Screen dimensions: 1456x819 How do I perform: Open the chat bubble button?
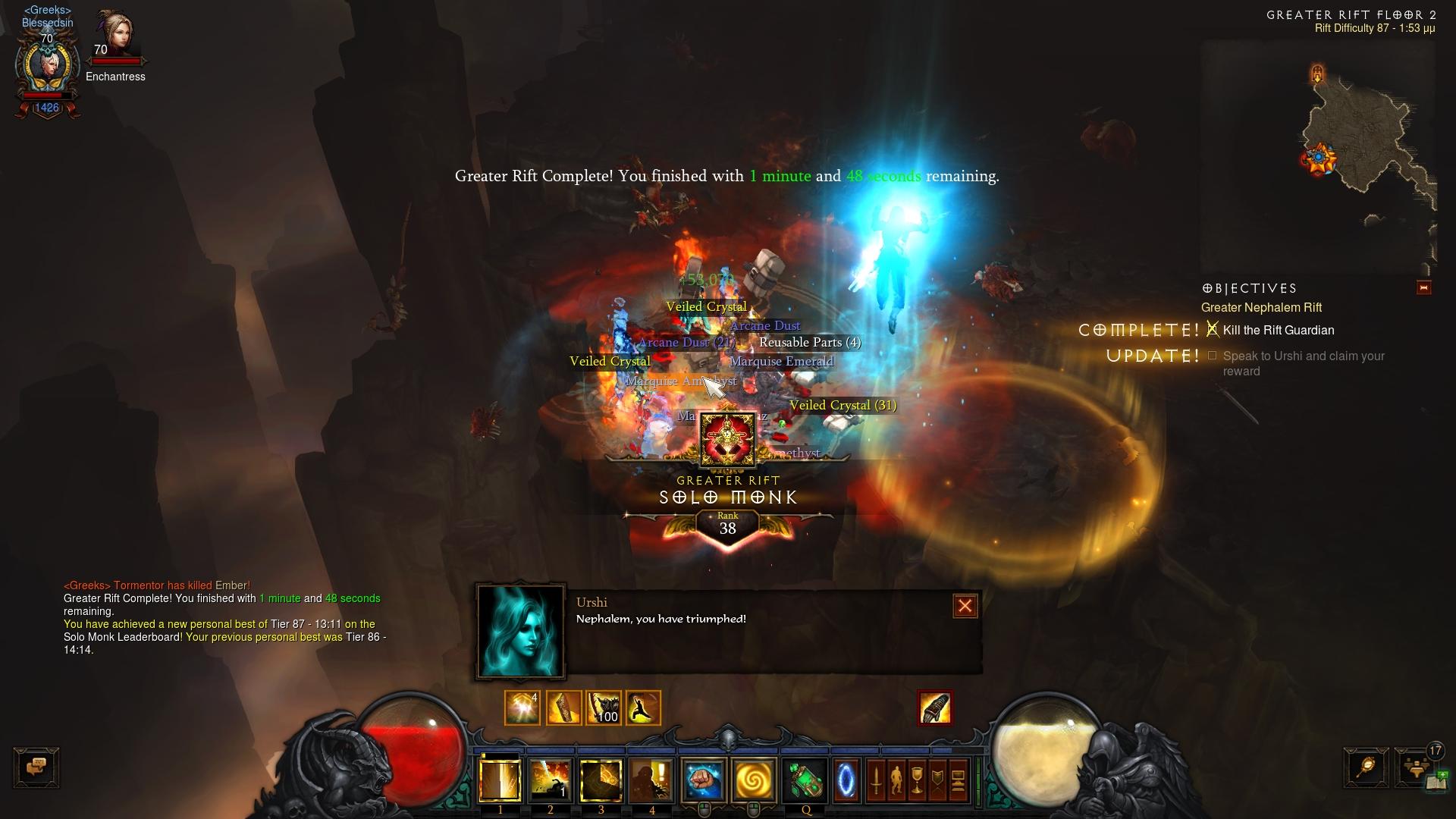click(x=36, y=767)
